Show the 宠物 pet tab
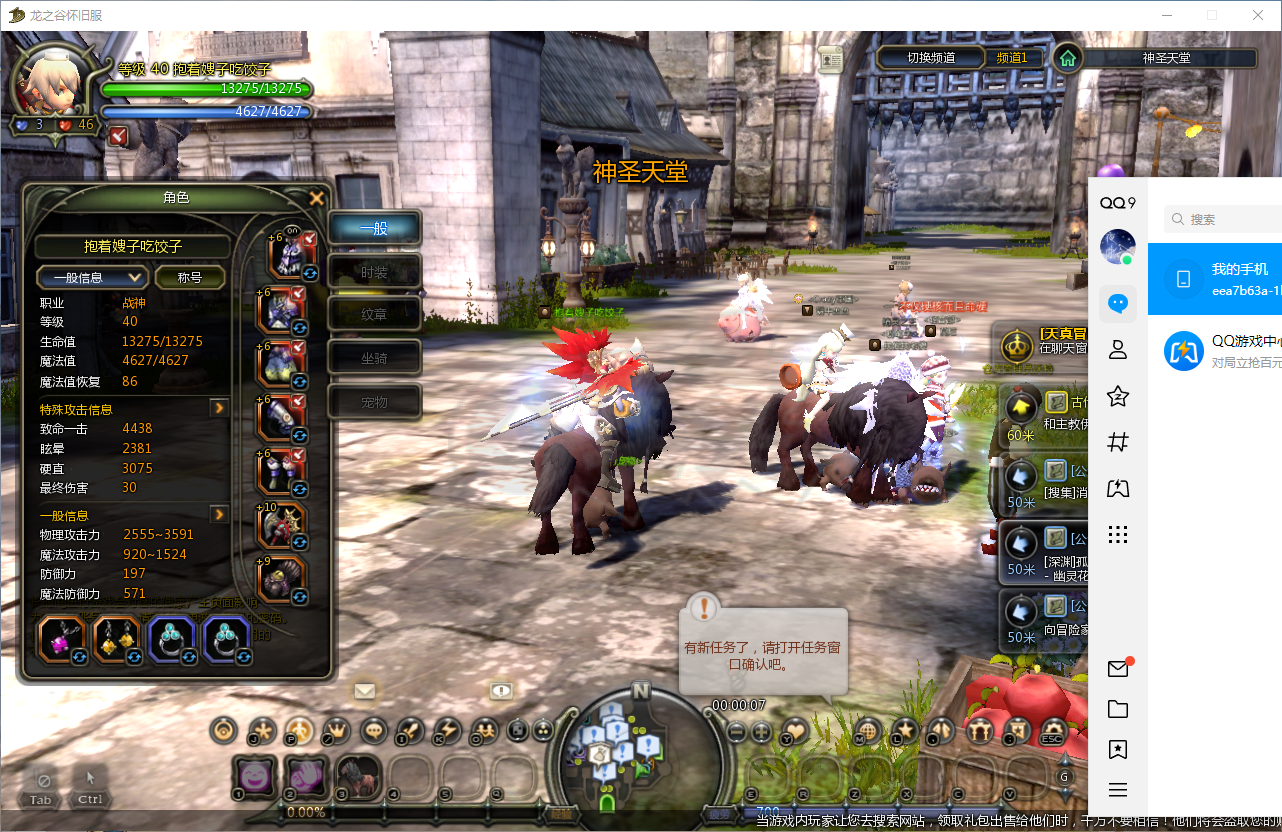Viewport: 1282px width, 832px height. pos(374,401)
